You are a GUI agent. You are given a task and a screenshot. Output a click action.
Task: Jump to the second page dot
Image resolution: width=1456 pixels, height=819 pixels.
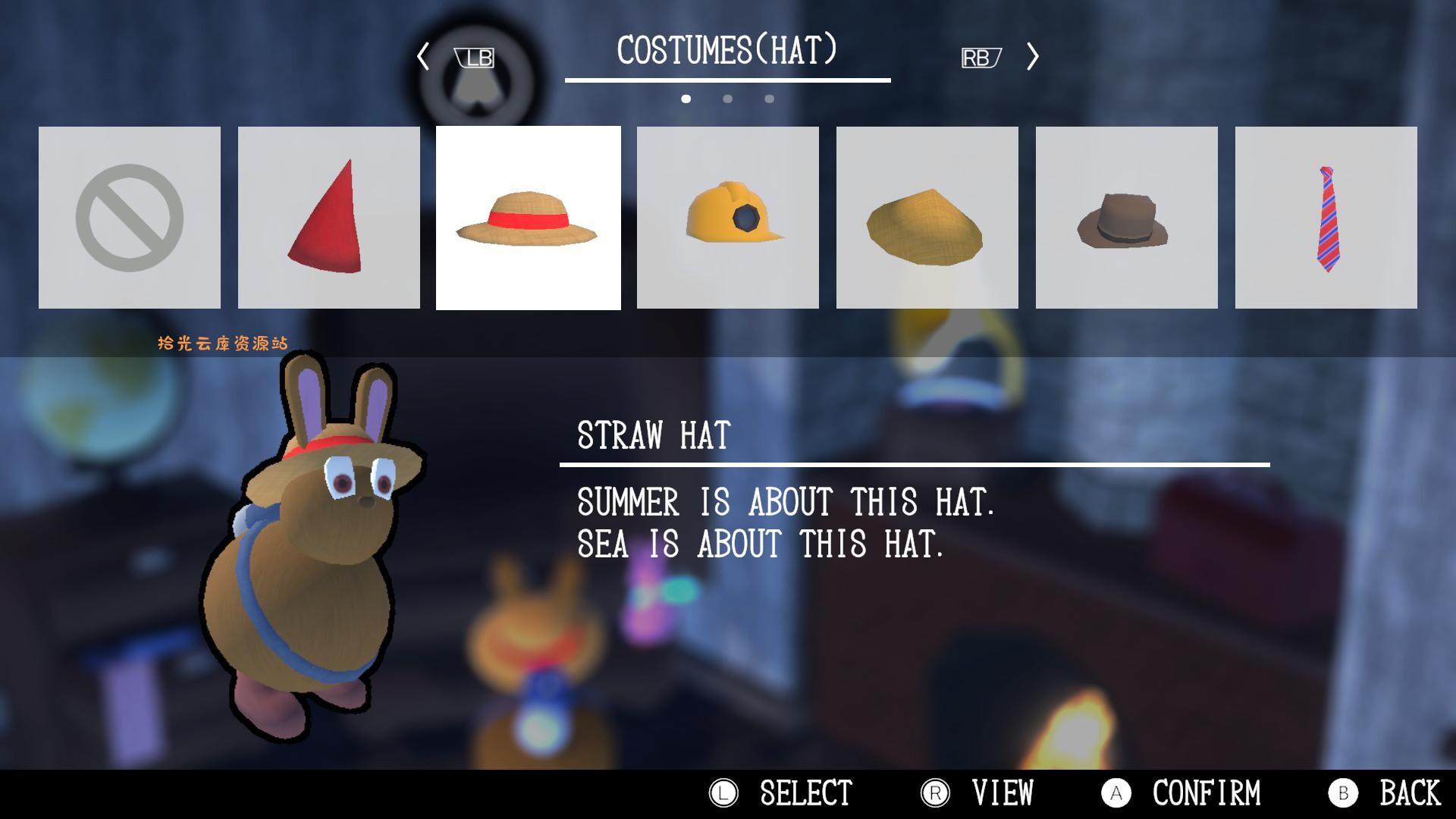[727, 99]
